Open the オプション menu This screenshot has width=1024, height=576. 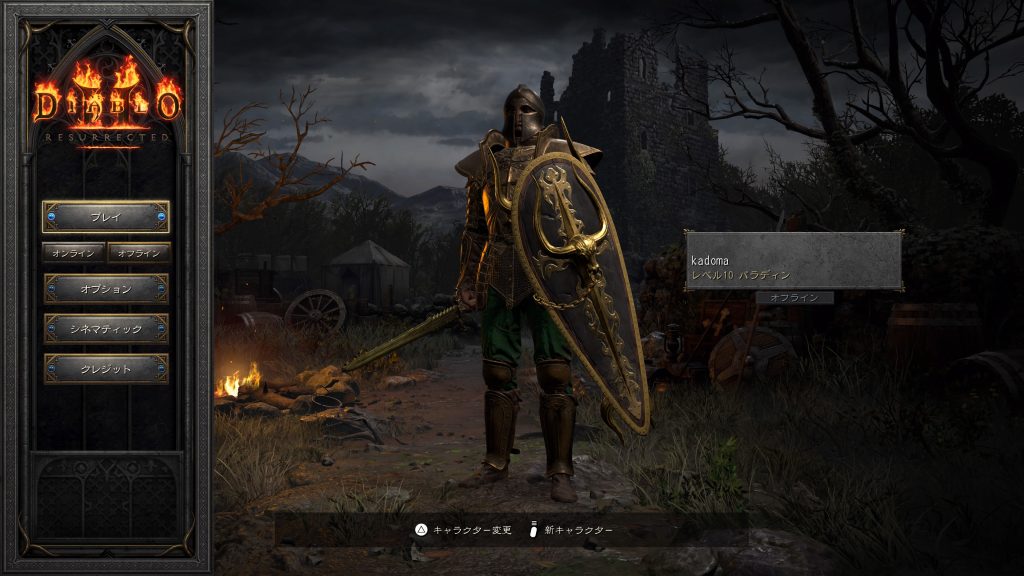(105, 289)
